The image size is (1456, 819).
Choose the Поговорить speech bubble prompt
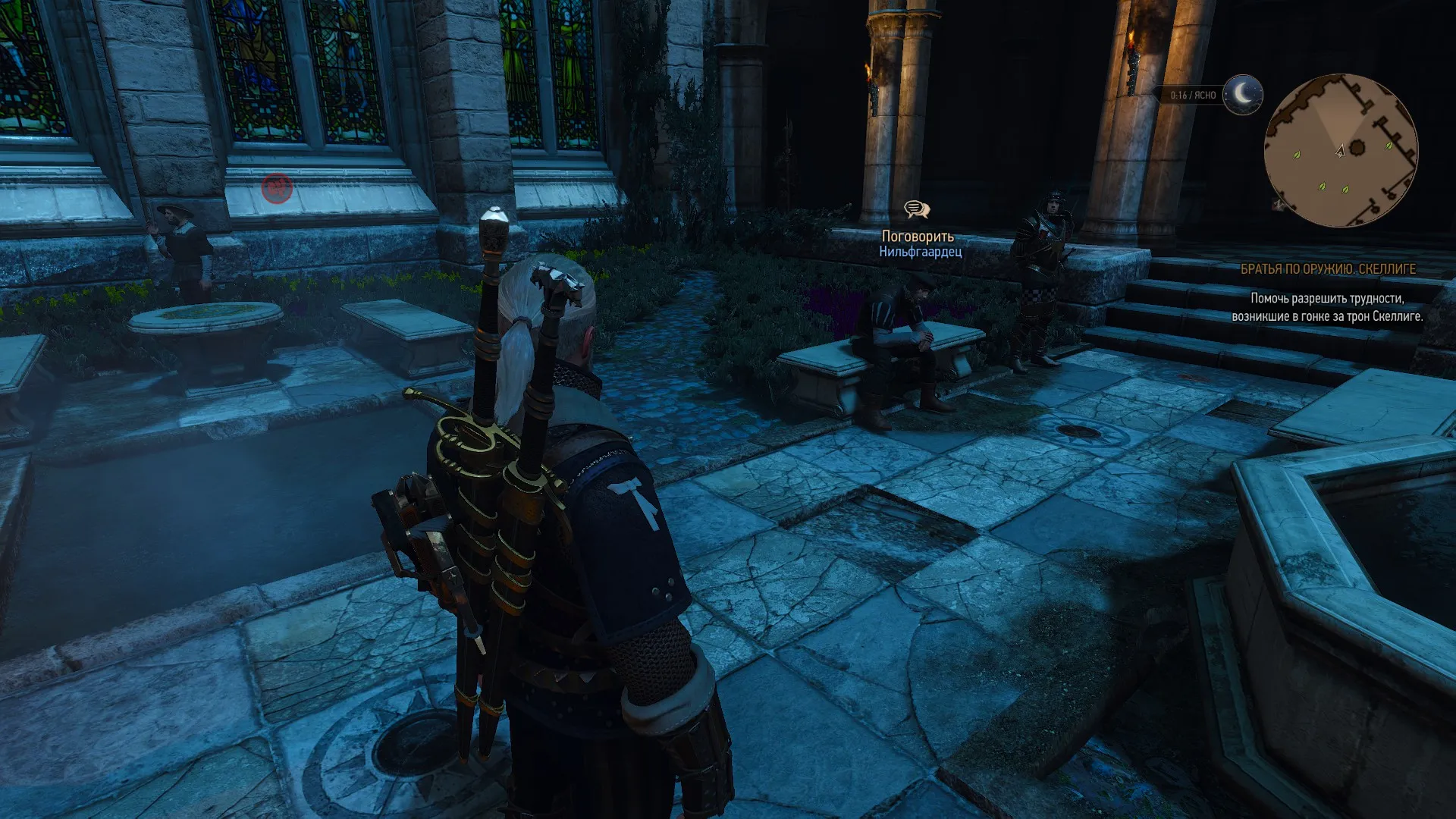pos(917,209)
